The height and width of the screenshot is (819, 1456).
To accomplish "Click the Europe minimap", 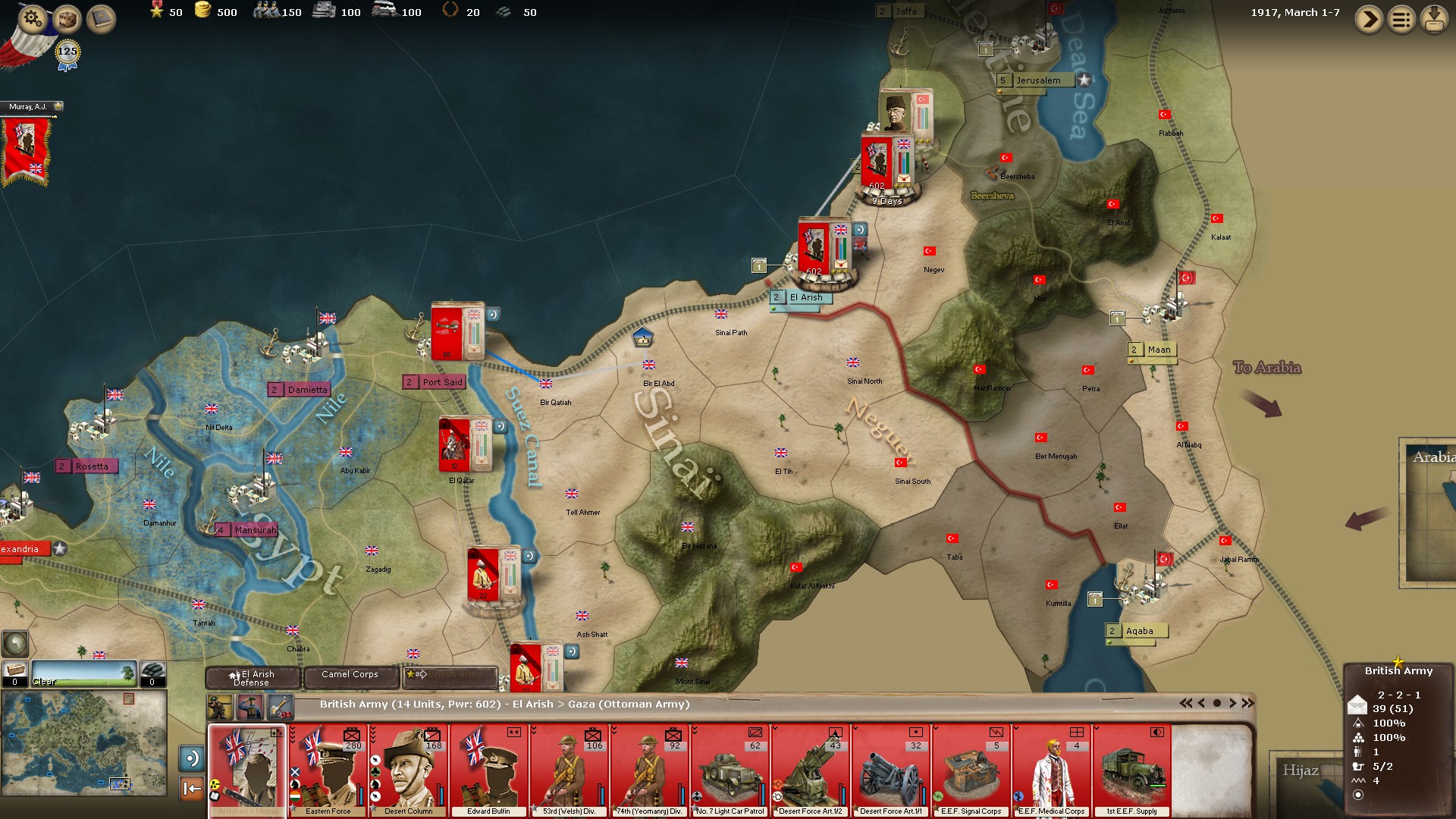I will coord(83,742).
